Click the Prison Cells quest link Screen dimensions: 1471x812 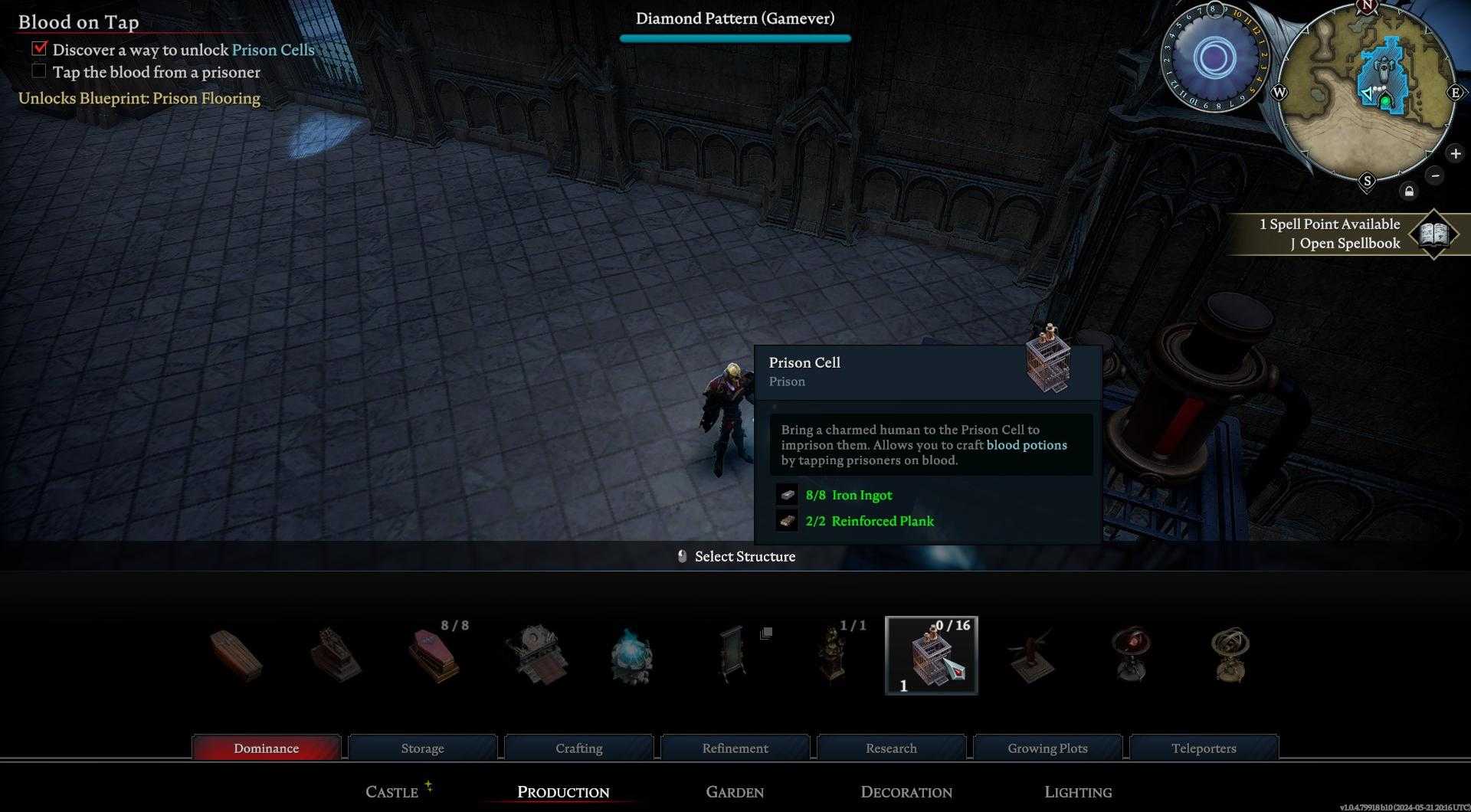click(272, 50)
